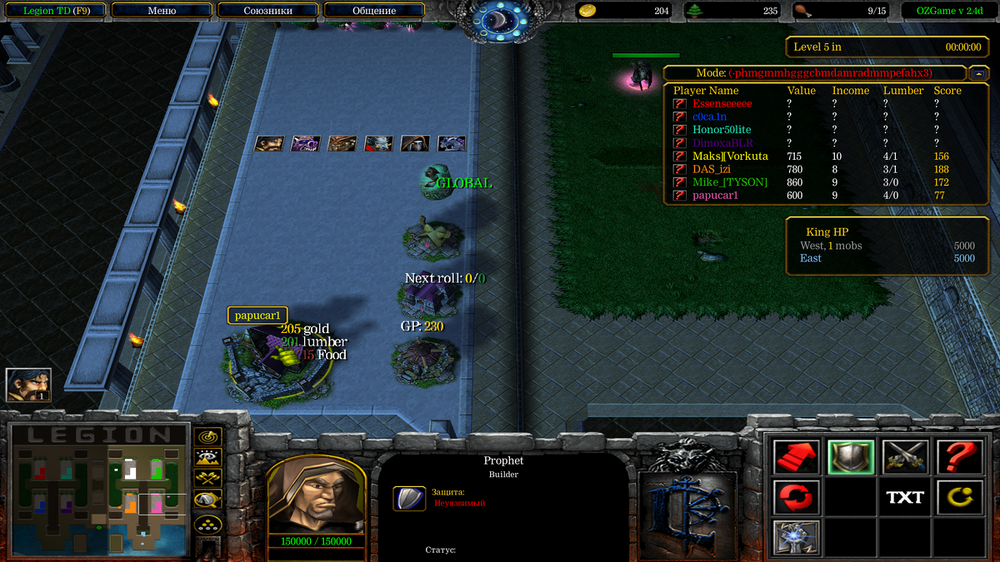This screenshot has width=1000, height=562.
Task: Select the idle worker portrait icon
Action: pyautogui.click(x=28, y=385)
